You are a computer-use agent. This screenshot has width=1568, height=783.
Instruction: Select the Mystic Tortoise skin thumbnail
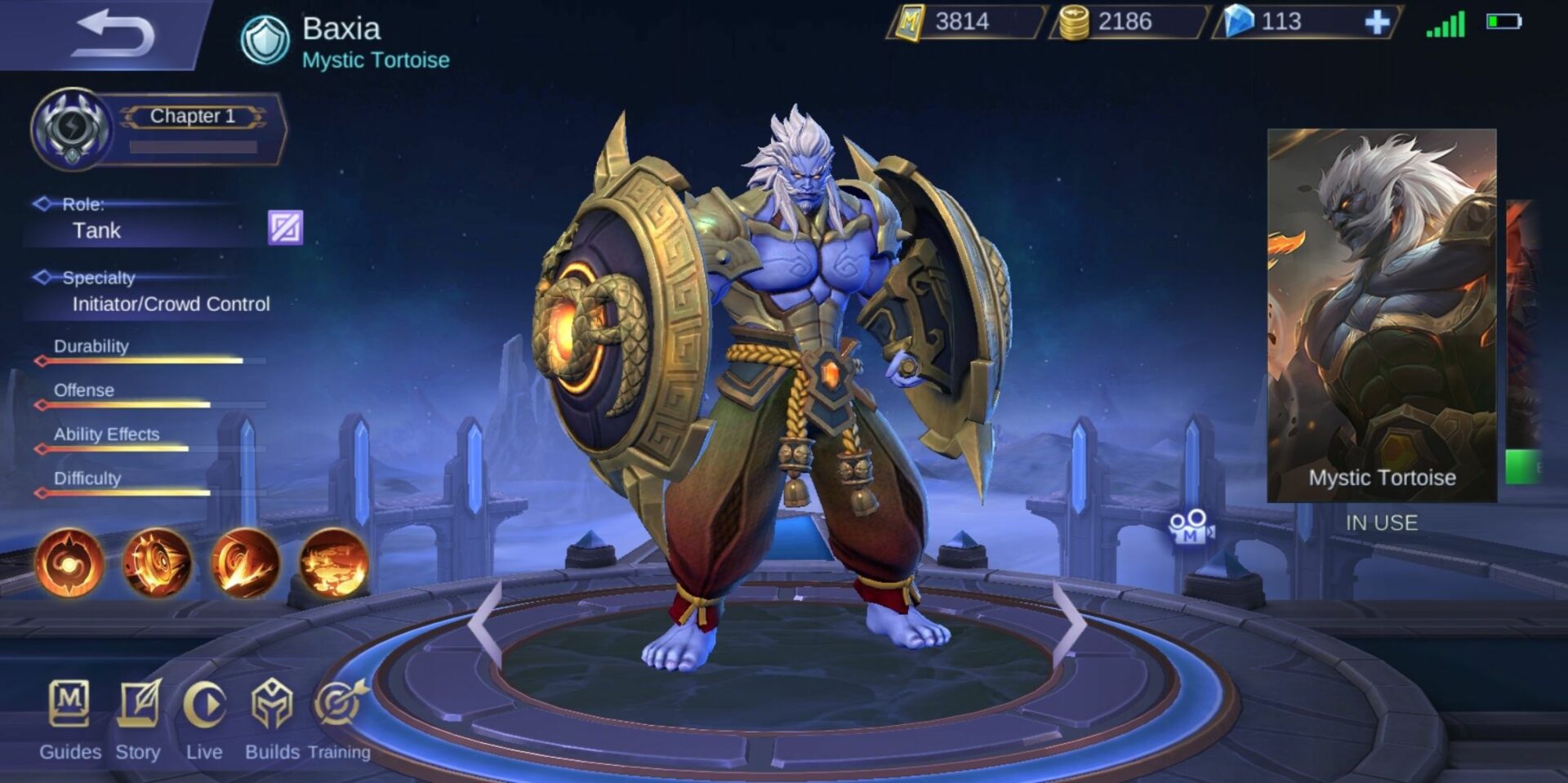(x=1385, y=310)
